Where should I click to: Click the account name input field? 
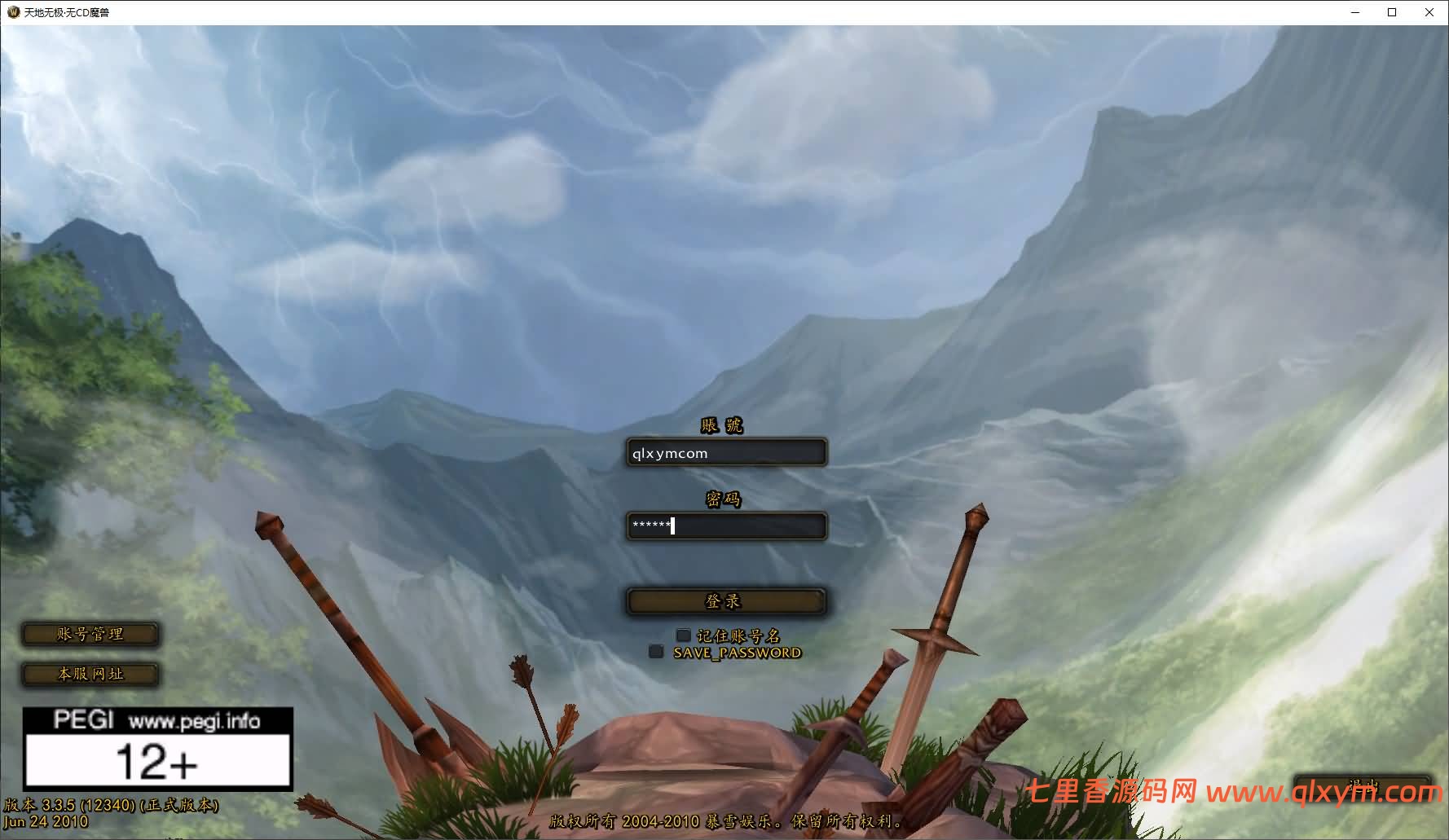click(726, 453)
